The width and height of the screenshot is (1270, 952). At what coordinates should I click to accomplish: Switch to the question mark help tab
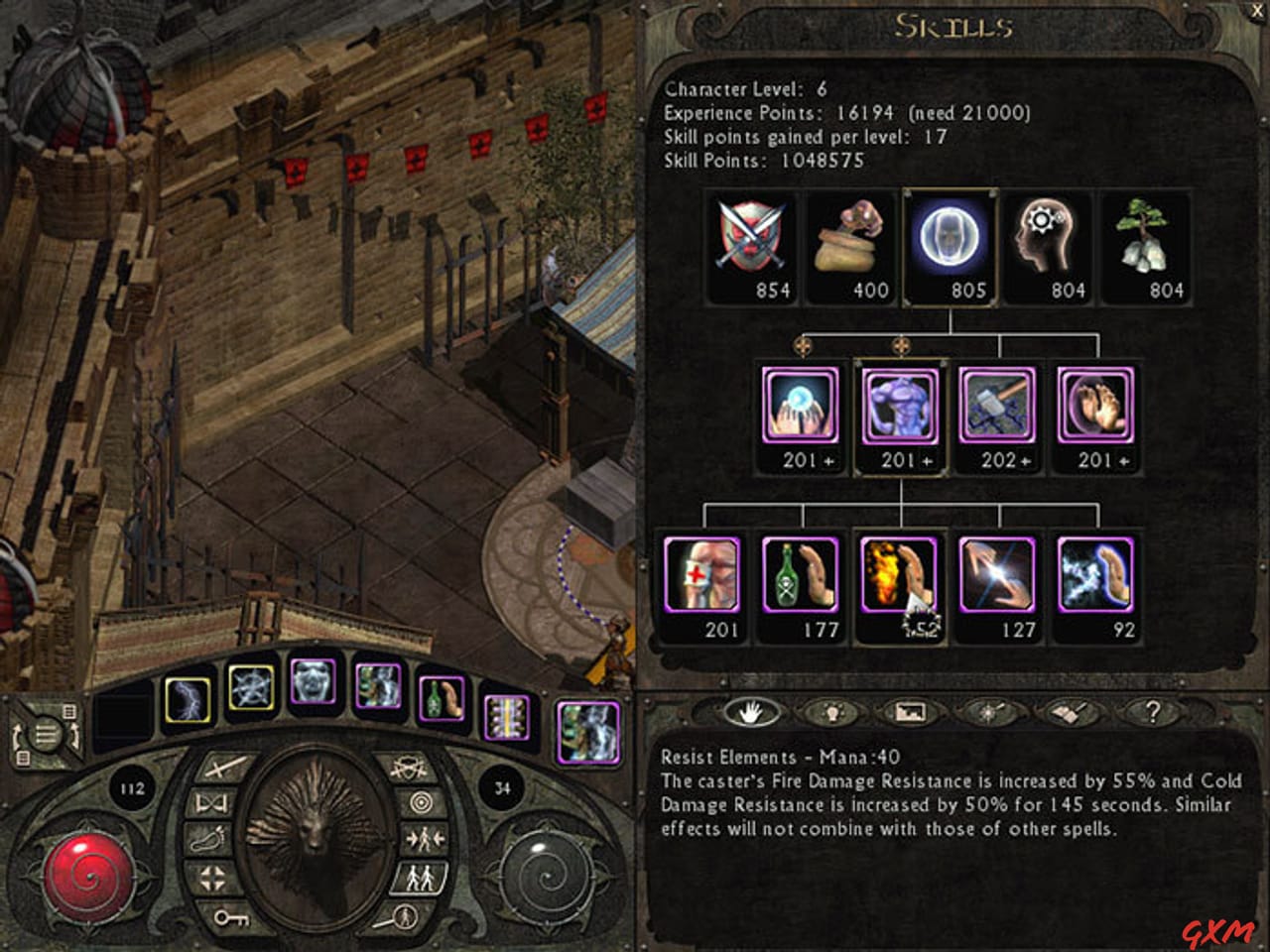tap(1151, 710)
